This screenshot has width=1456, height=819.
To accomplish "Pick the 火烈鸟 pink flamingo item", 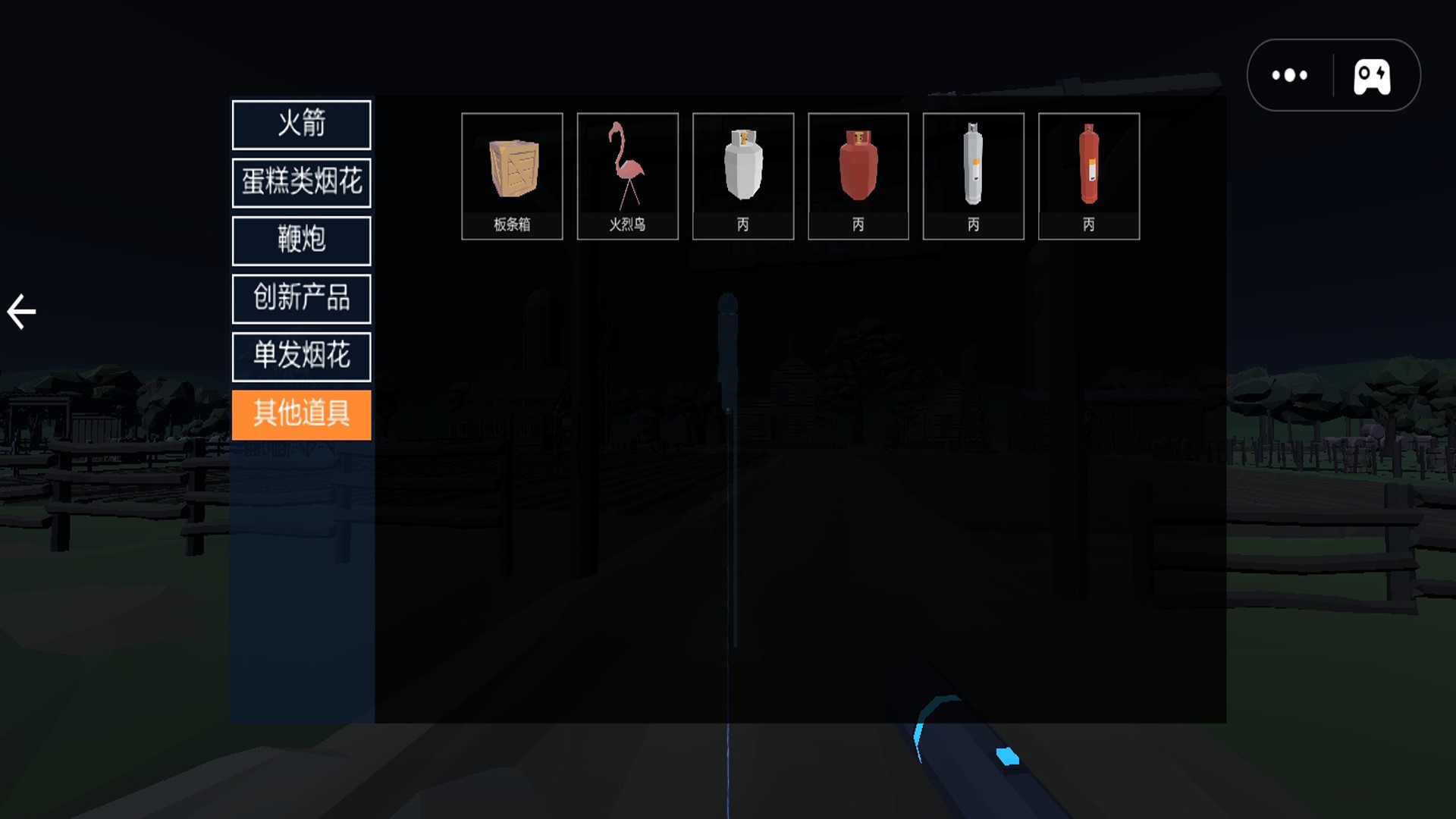I will click(627, 176).
